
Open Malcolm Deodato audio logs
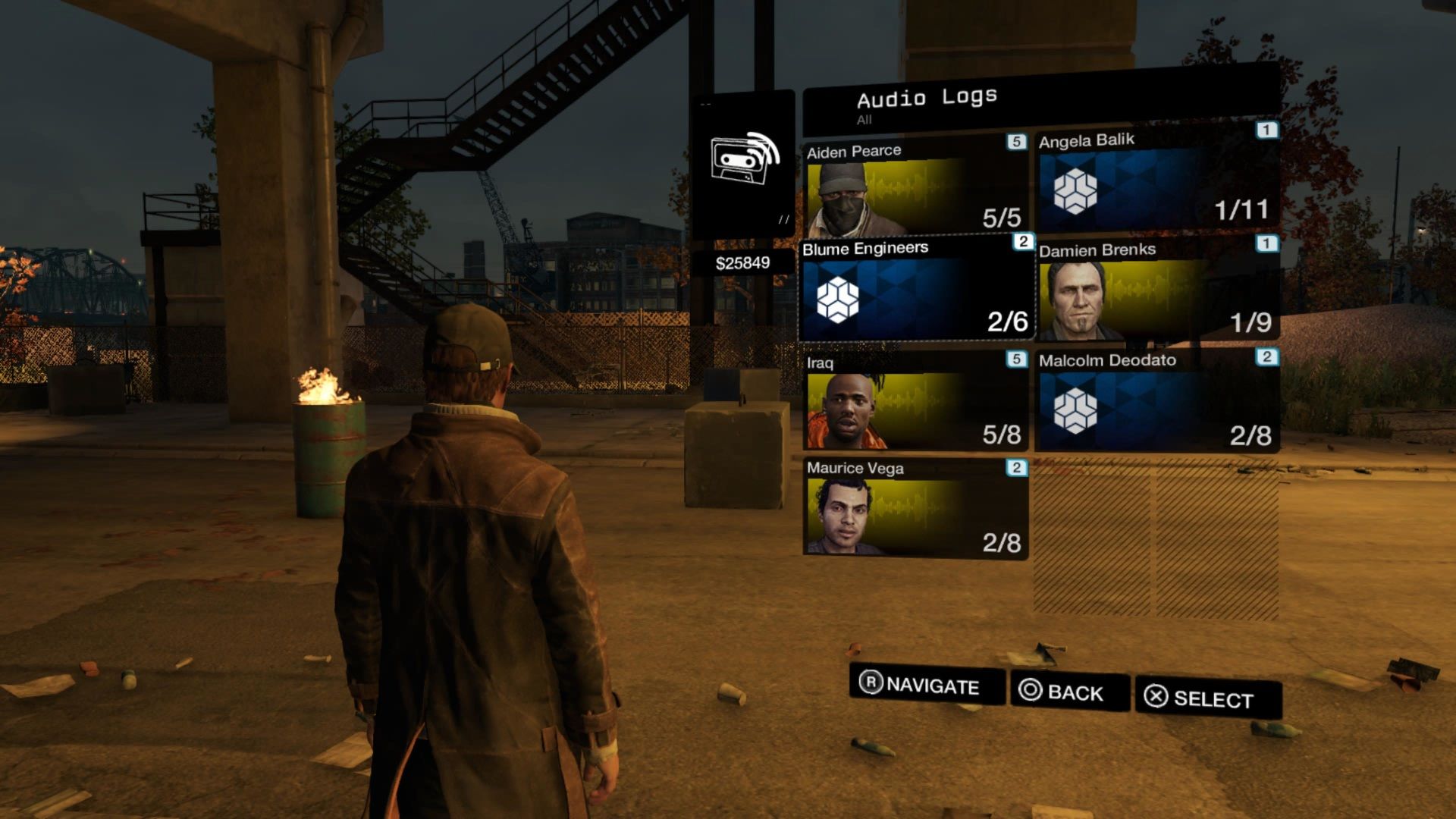tap(1156, 402)
